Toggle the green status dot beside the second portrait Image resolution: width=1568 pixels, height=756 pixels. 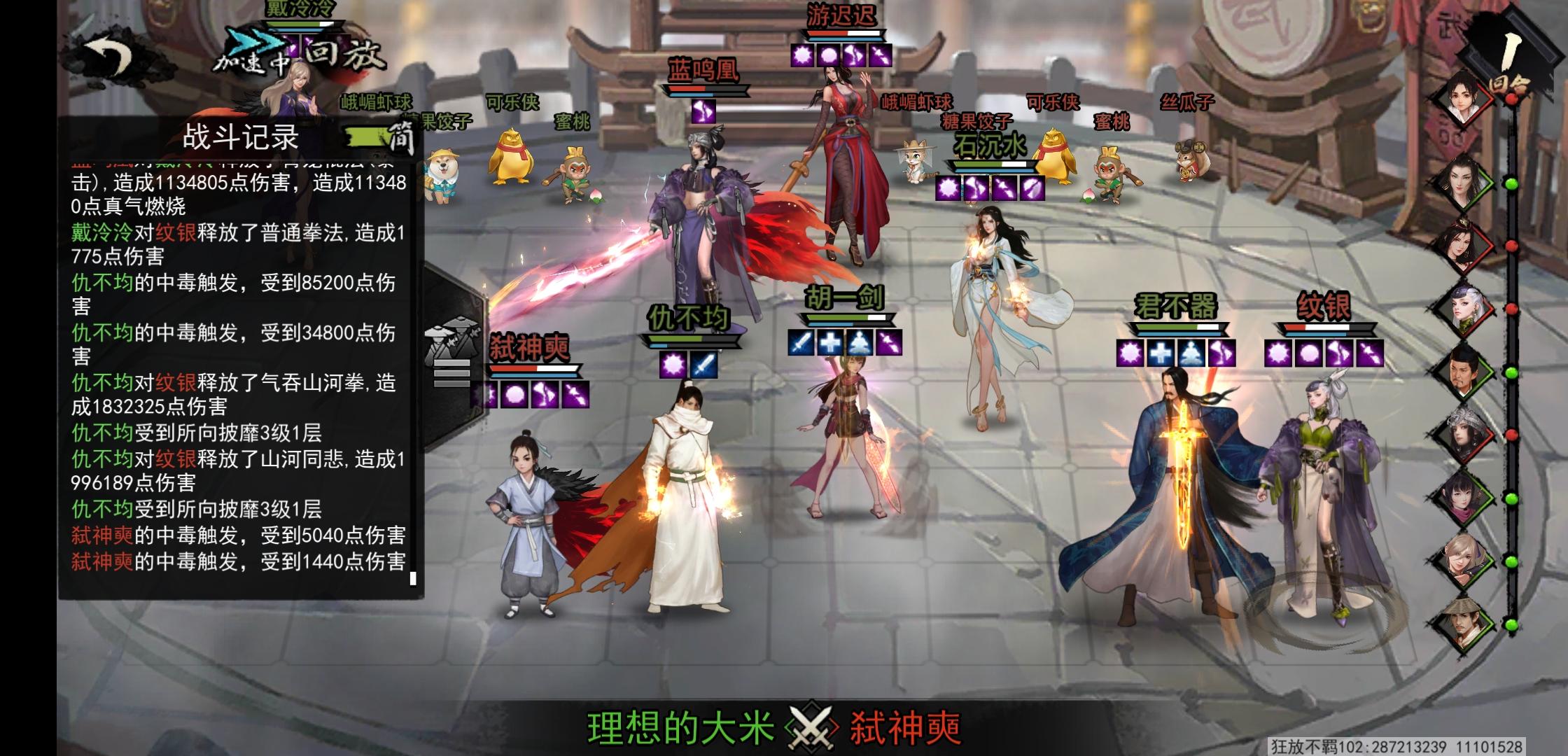tap(1511, 184)
